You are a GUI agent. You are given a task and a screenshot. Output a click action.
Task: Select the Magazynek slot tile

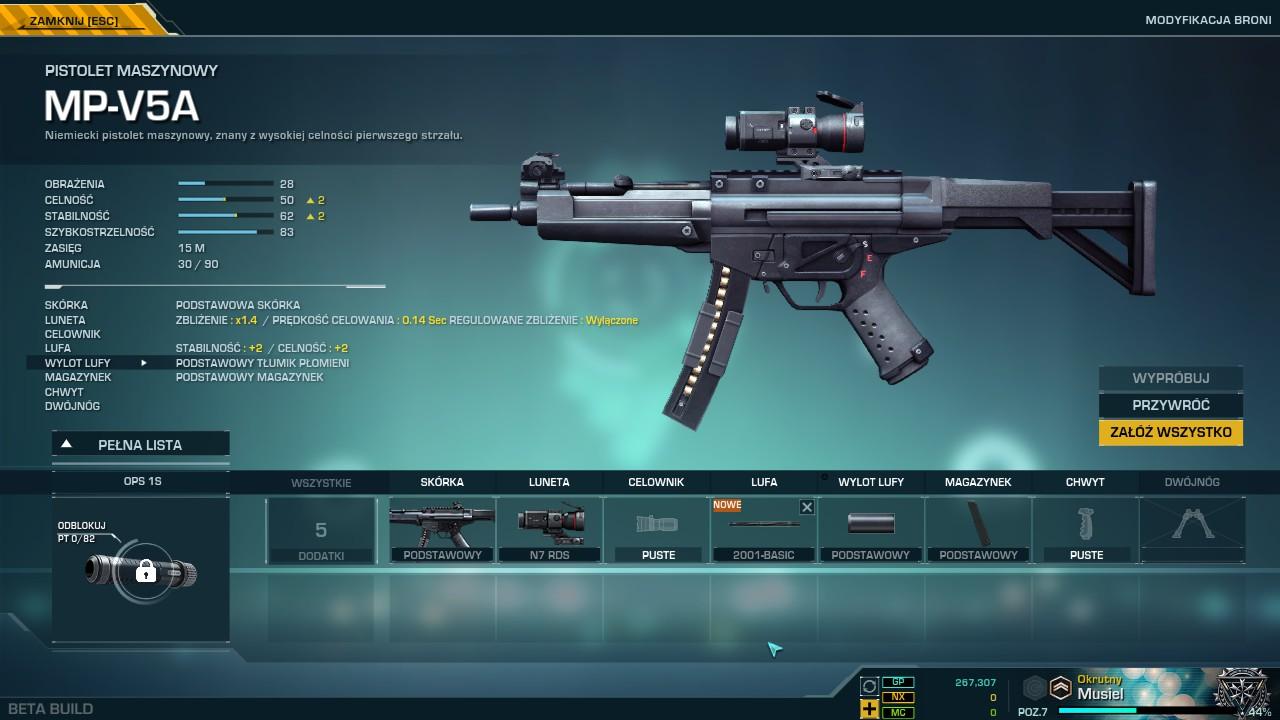(977, 530)
